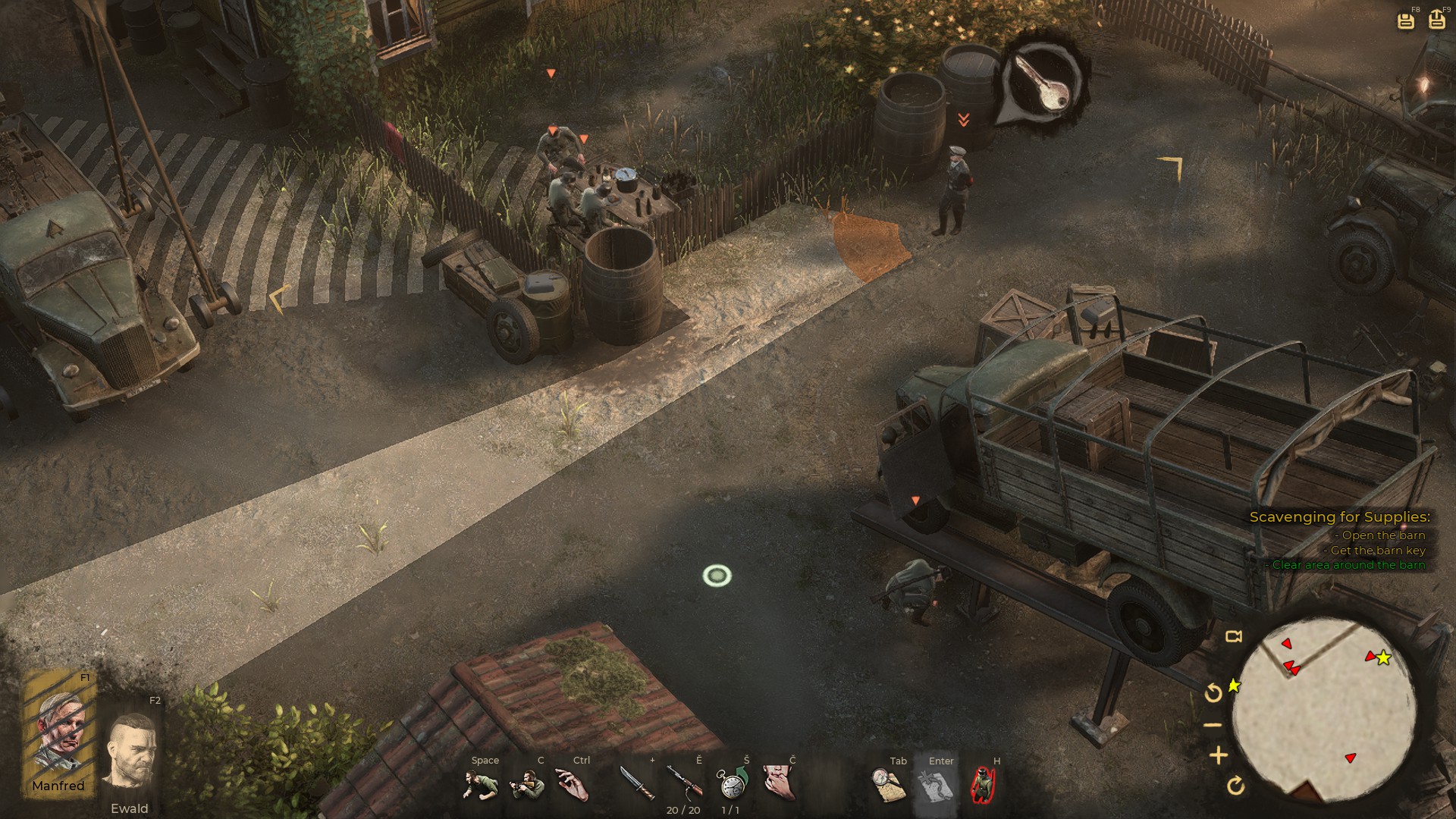This screenshot has width=1456, height=819.
Task: Click the minimap zoom-out minus control
Action: (x=1212, y=723)
